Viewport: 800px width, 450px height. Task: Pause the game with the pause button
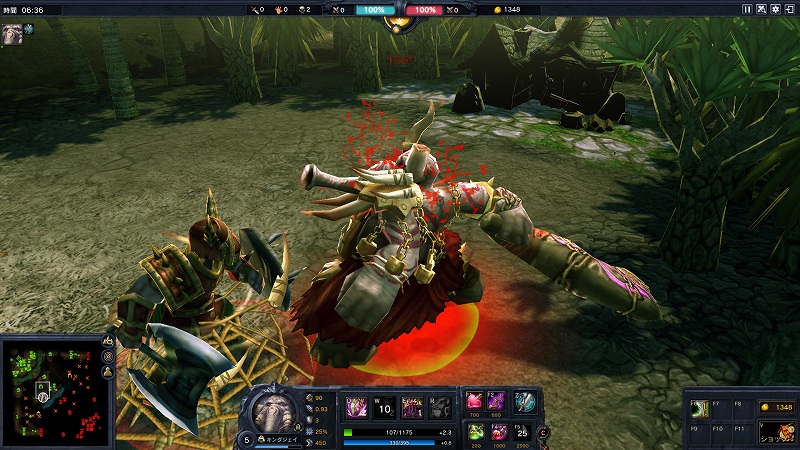click(x=747, y=9)
